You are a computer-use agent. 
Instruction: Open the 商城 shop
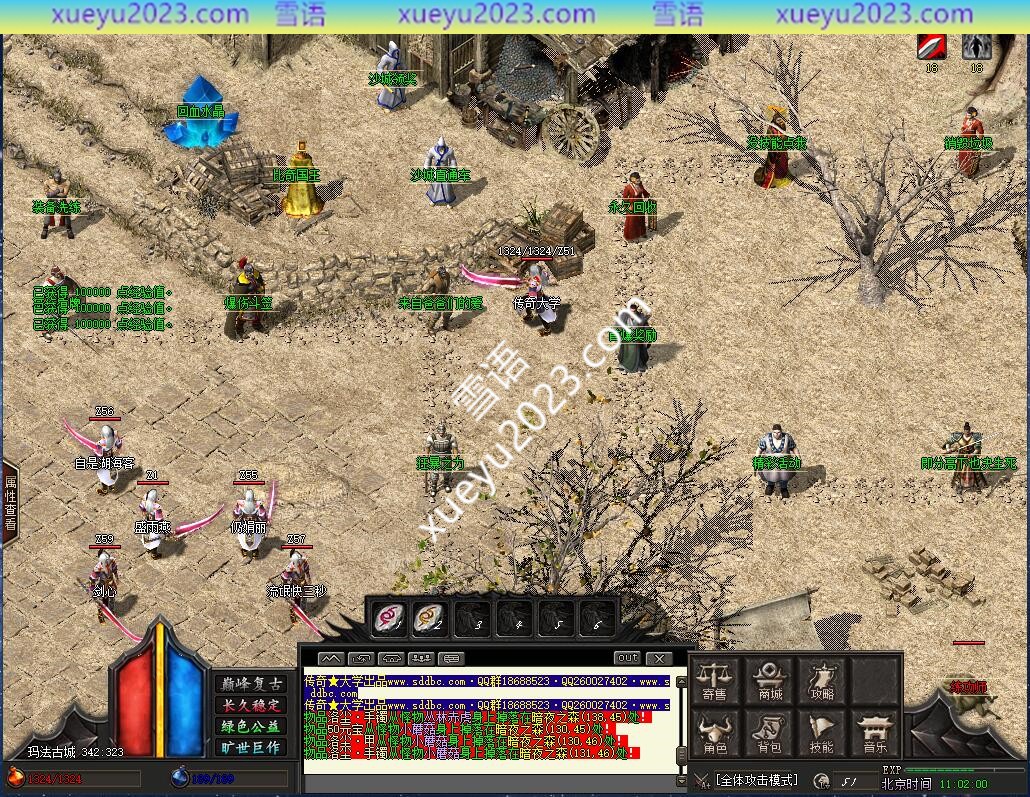(x=770, y=679)
